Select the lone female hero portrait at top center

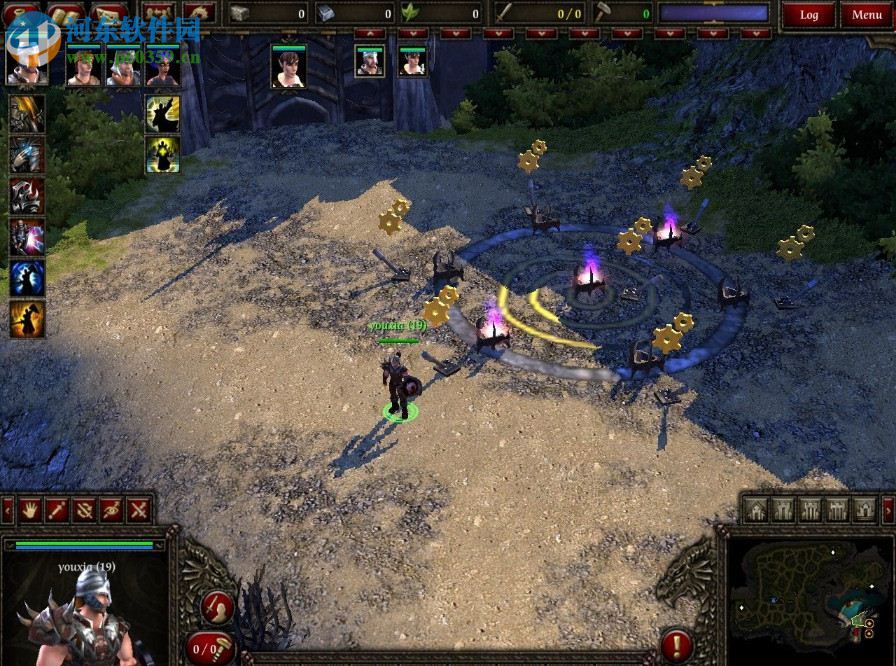click(x=288, y=65)
